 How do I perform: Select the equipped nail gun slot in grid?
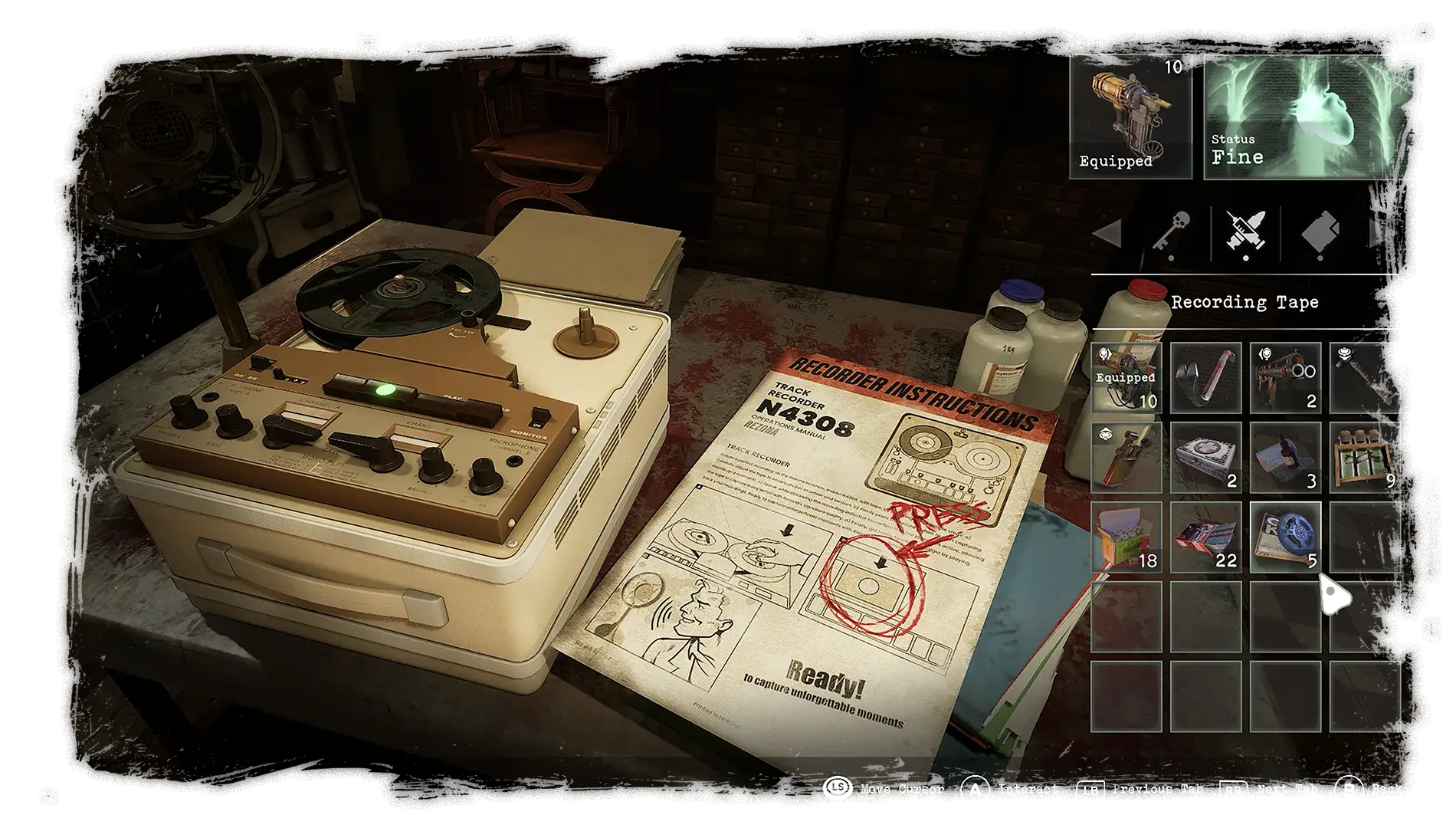coord(1126,378)
